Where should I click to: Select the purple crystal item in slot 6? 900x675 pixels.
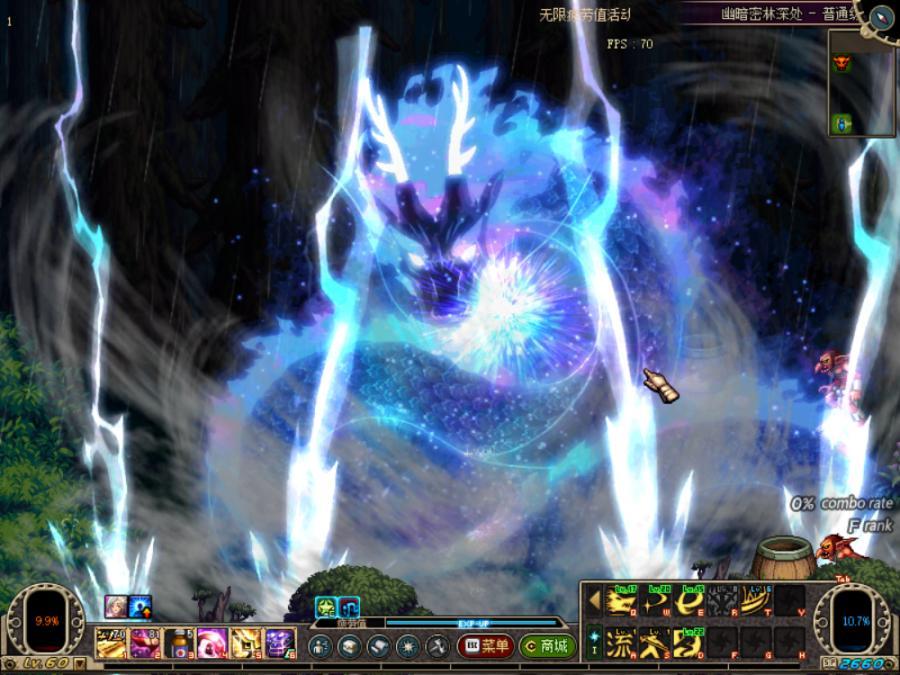tap(280, 642)
